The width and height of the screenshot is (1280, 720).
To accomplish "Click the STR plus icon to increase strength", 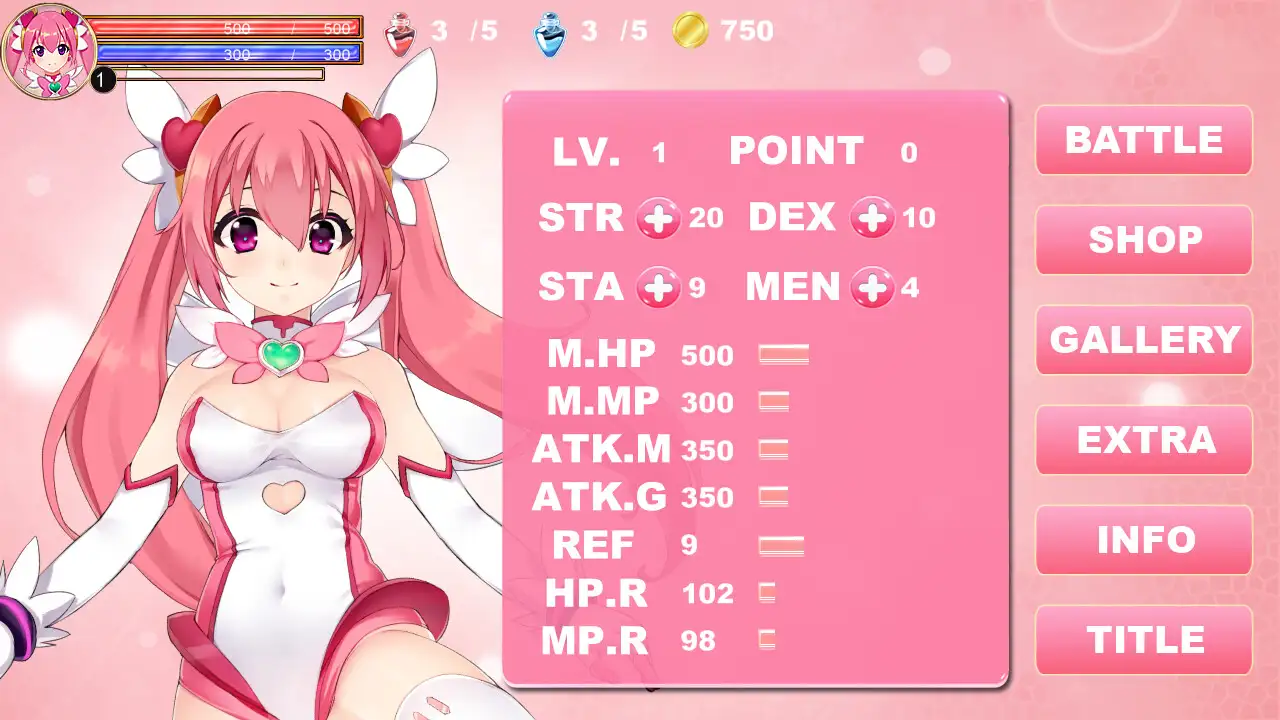I will coord(659,217).
